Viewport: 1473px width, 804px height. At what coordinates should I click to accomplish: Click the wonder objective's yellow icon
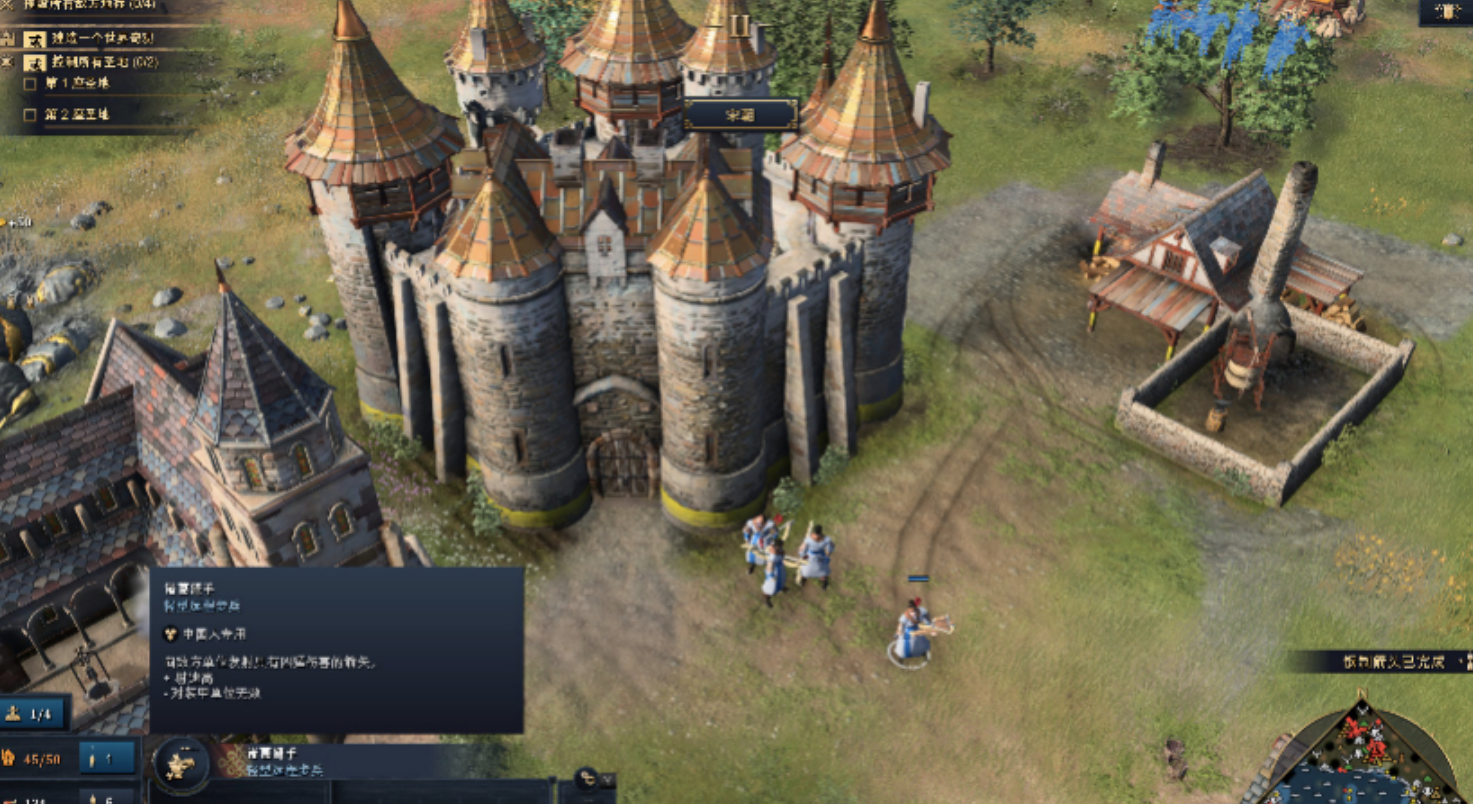point(35,39)
